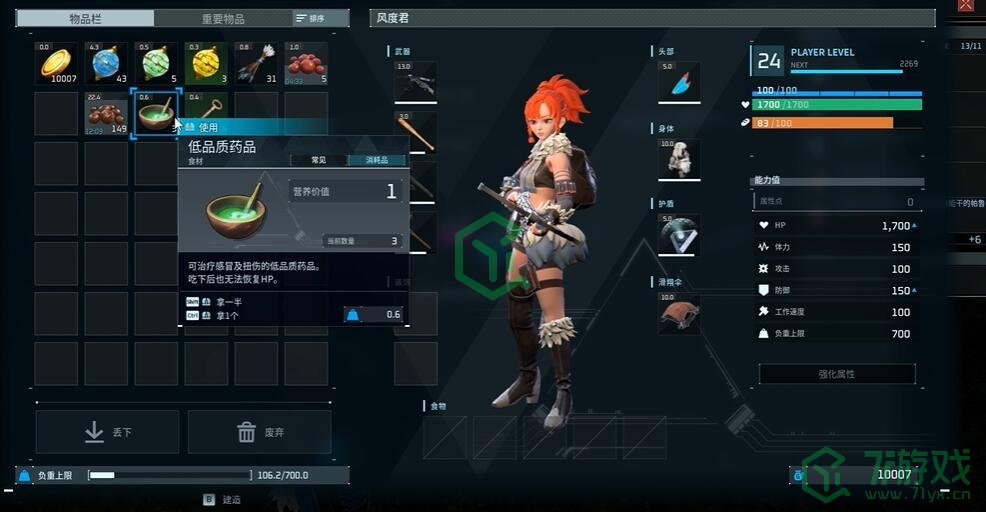Discard the item using 废弃 button
The width and height of the screenshot is (986, 512).
[259, 432]
